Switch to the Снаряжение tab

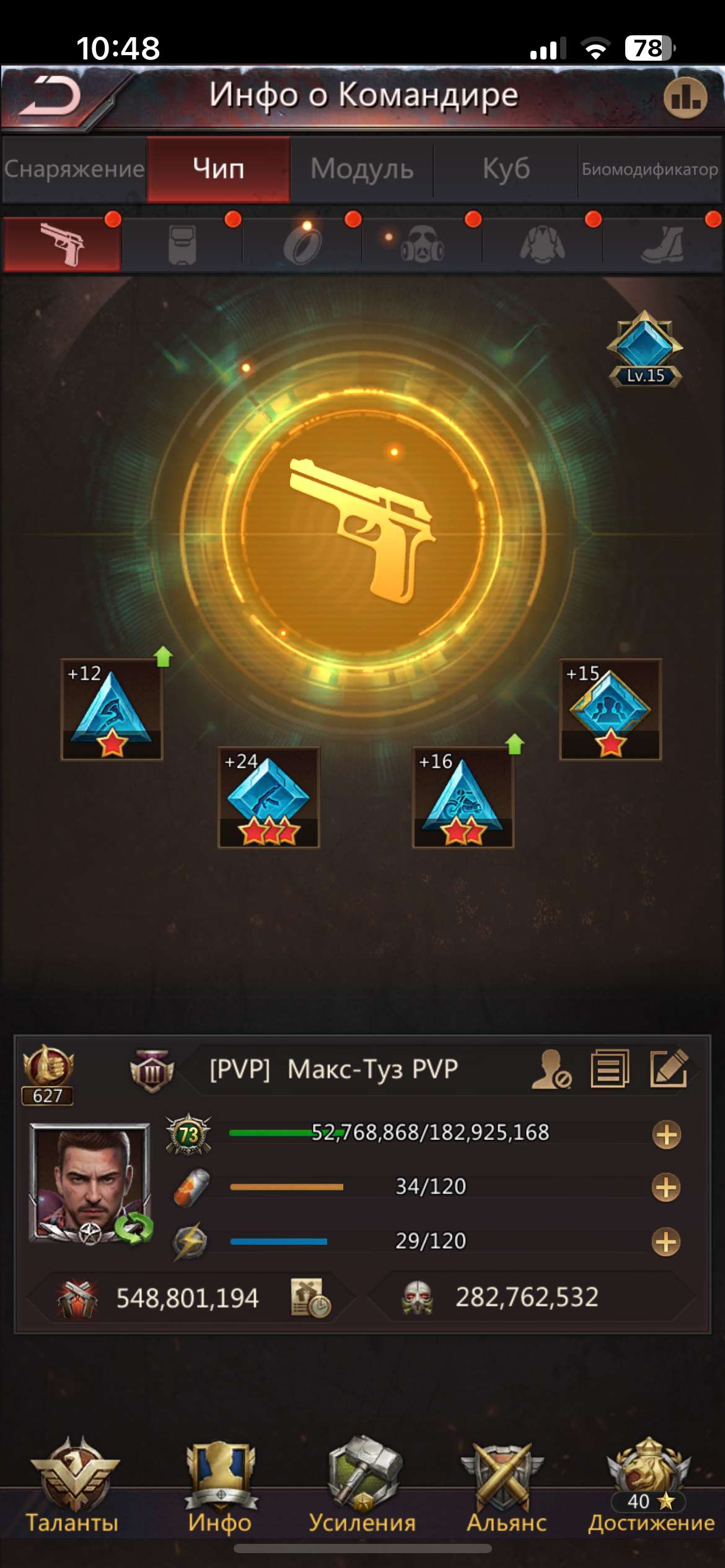(x=74, y=169)
